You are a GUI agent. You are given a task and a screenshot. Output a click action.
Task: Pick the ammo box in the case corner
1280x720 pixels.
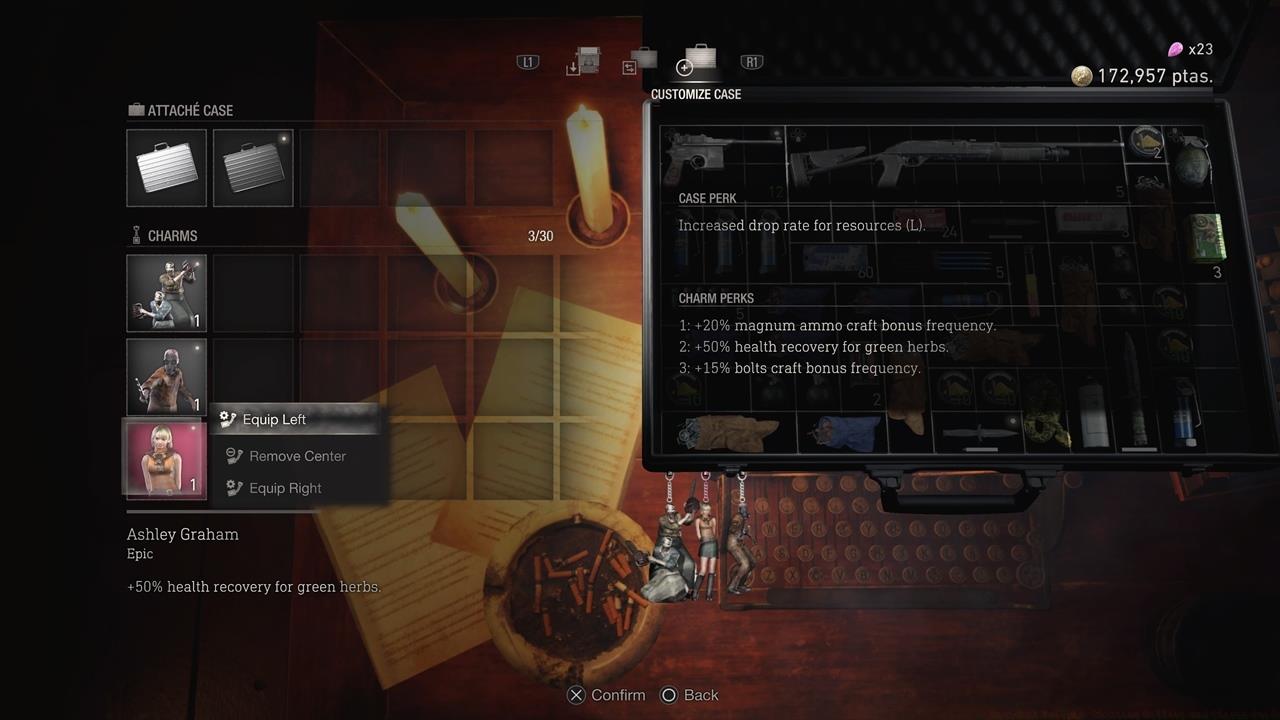click(x=1205, y=237)
